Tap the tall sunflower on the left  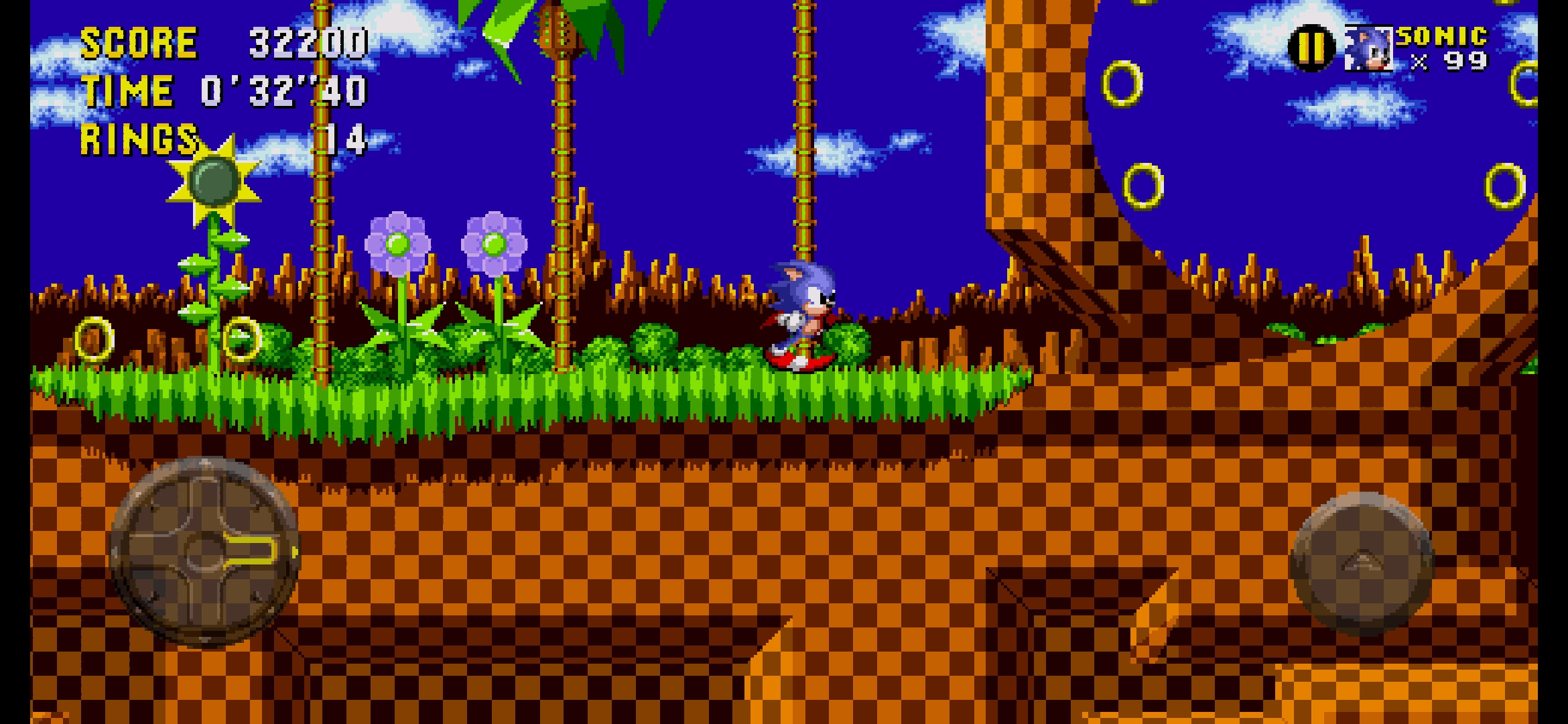click(214, 181)
